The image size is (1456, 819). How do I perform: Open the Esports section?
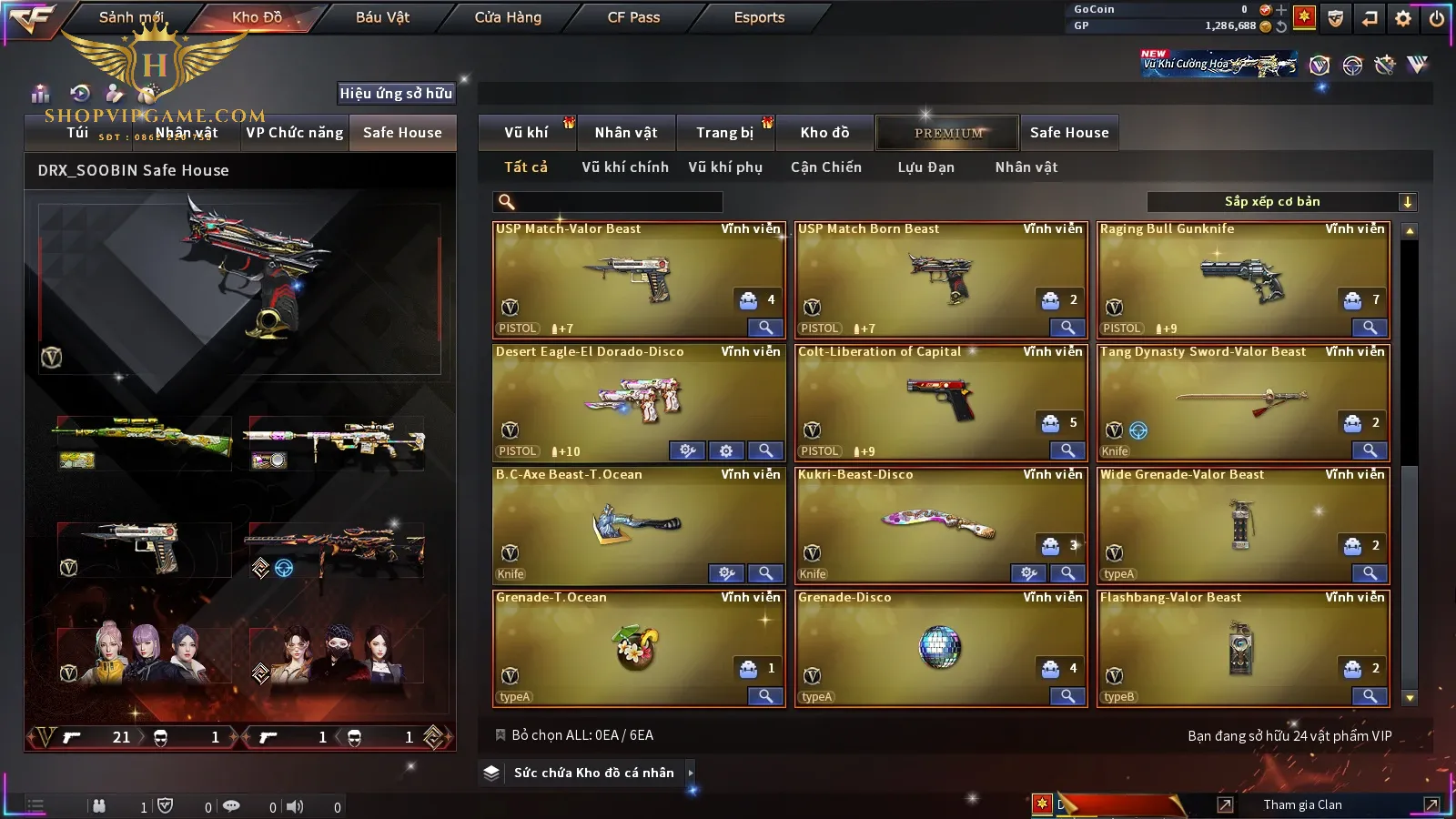point(759,17)
